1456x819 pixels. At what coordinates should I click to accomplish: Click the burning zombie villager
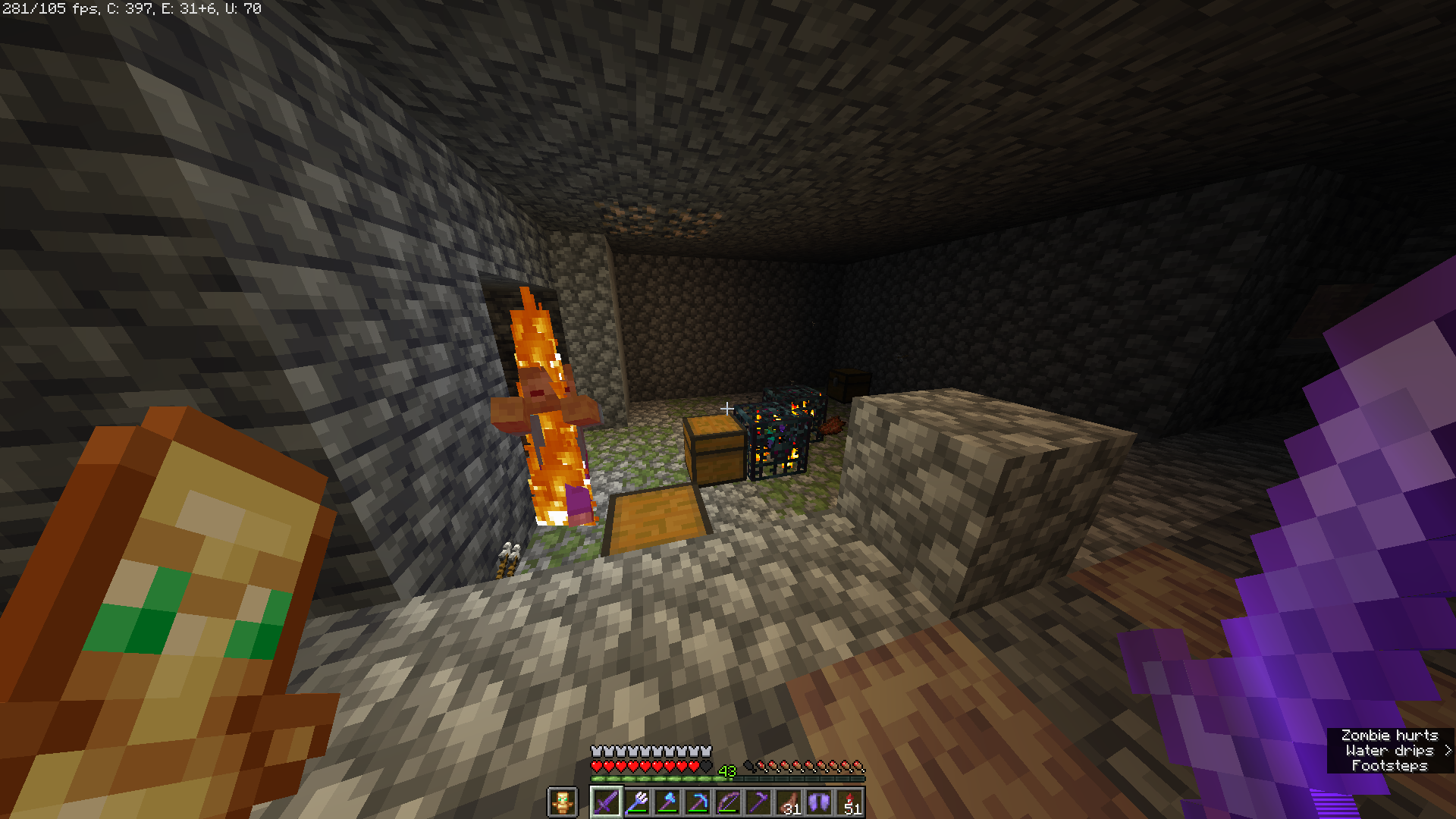548,409
